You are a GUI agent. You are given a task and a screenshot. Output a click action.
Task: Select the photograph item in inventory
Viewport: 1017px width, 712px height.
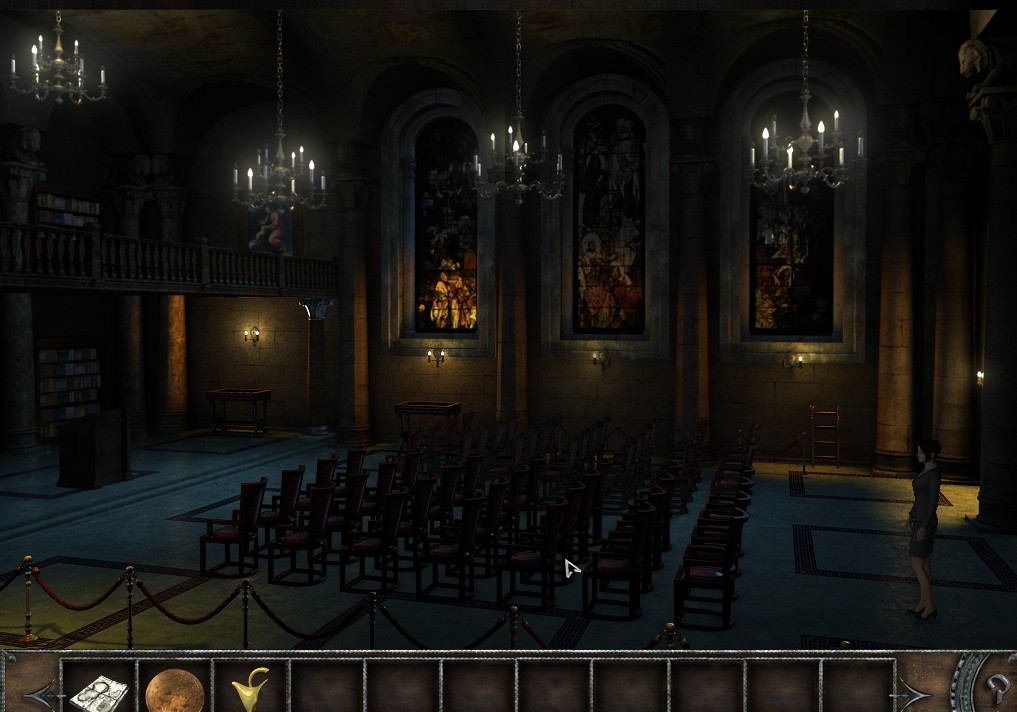point(98,690)
